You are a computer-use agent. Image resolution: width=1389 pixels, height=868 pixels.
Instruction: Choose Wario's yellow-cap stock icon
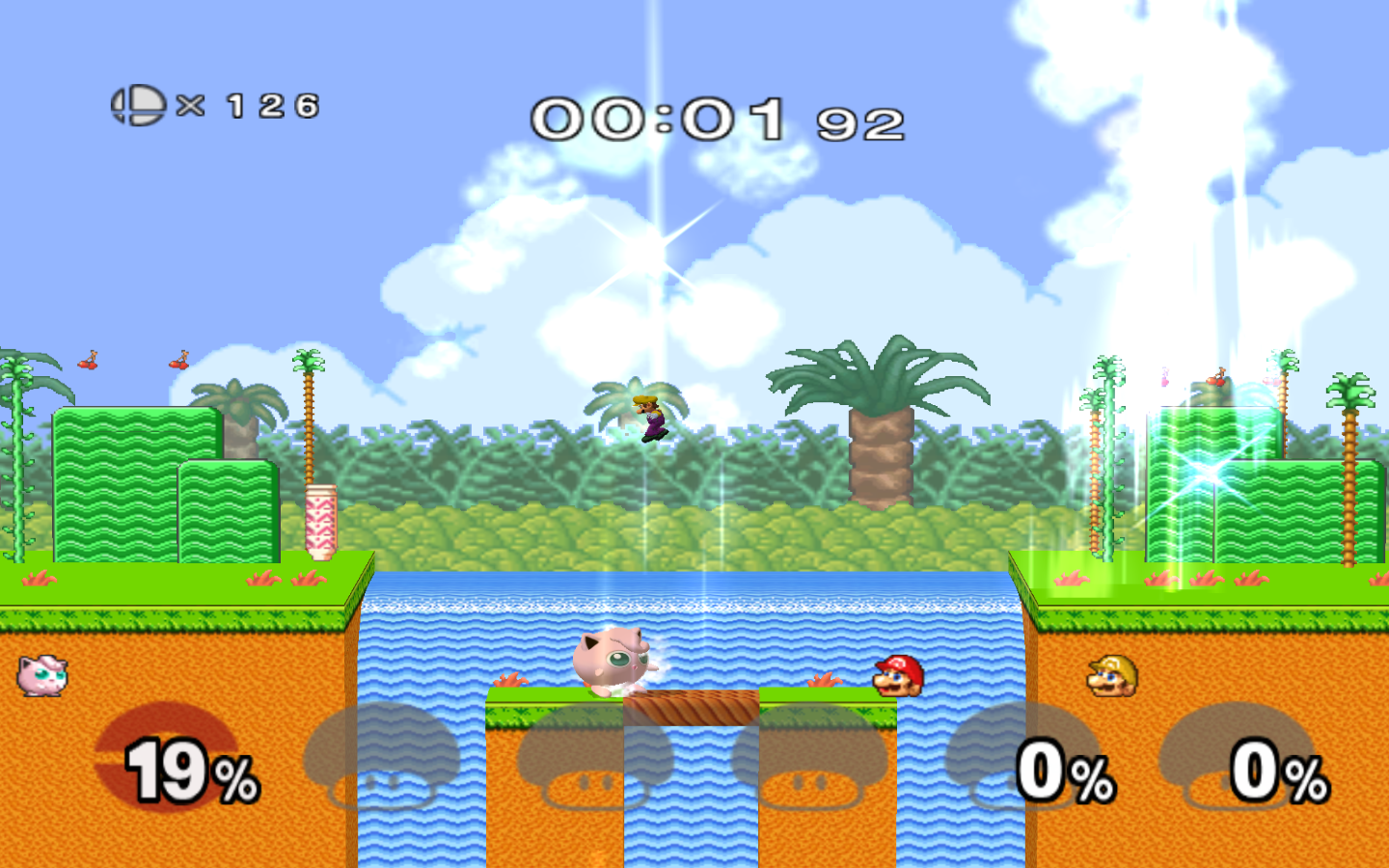[x=1113, y=676]
